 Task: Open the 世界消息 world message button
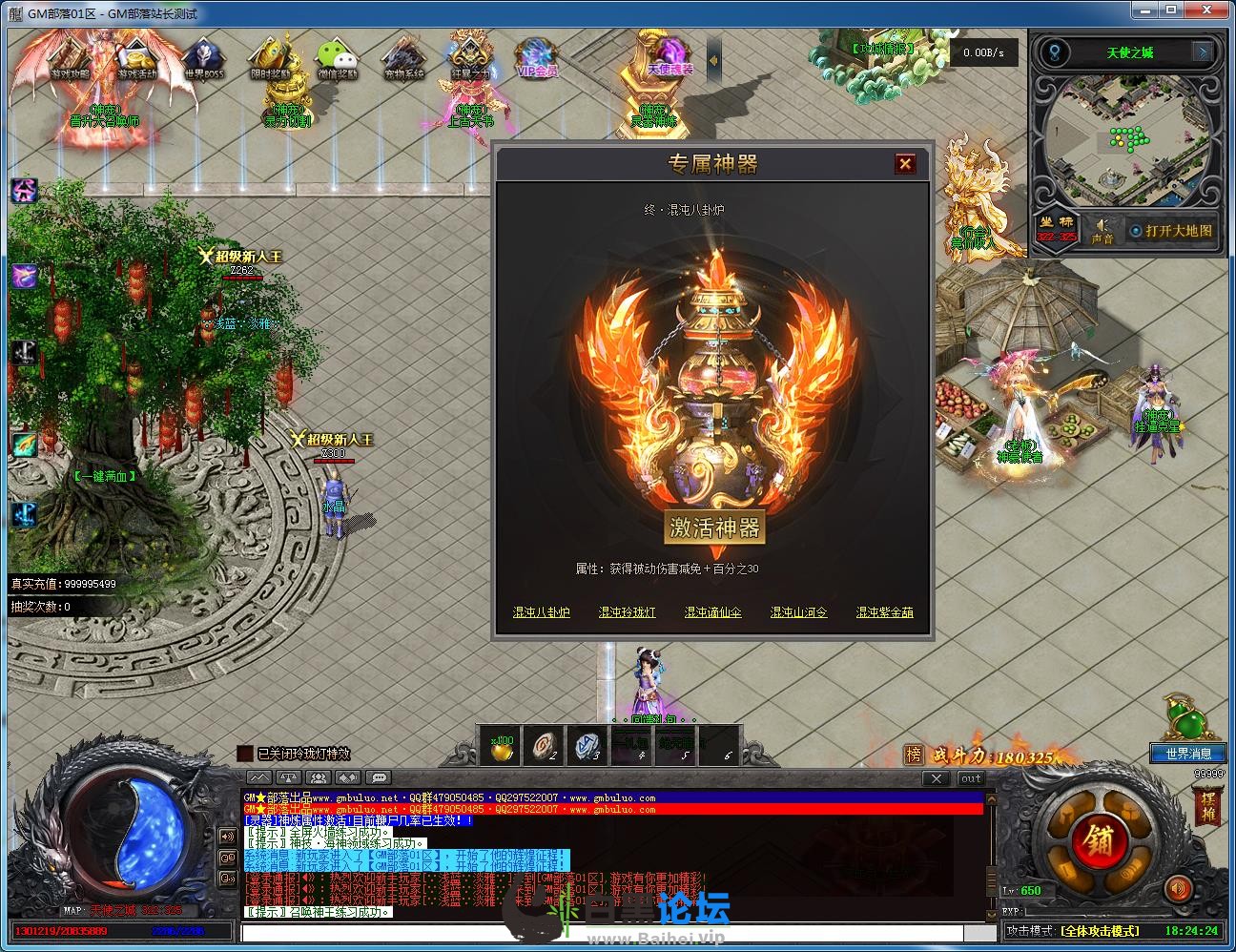coord(1187,754)
